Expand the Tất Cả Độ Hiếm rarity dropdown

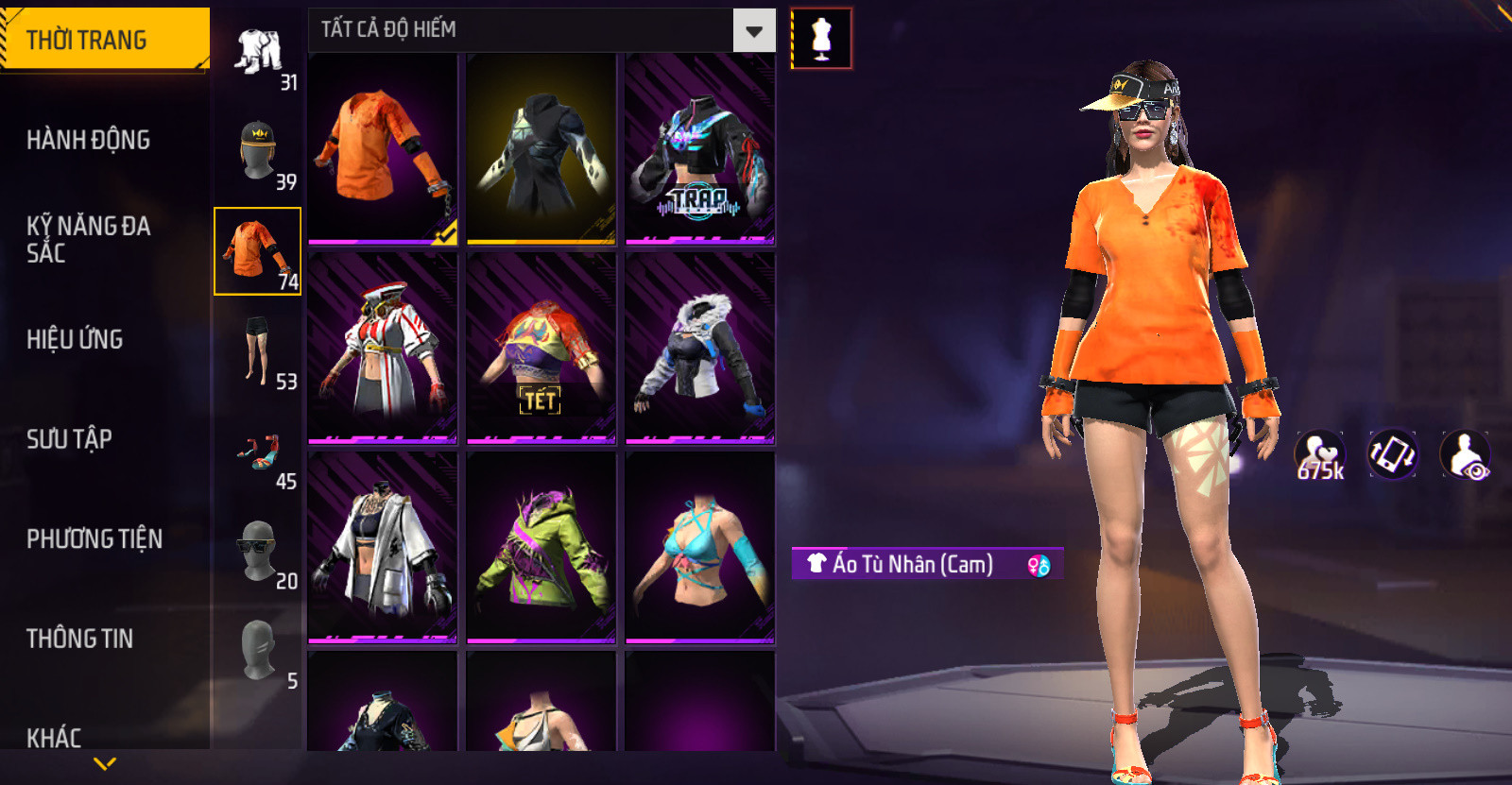coord(753,31)
